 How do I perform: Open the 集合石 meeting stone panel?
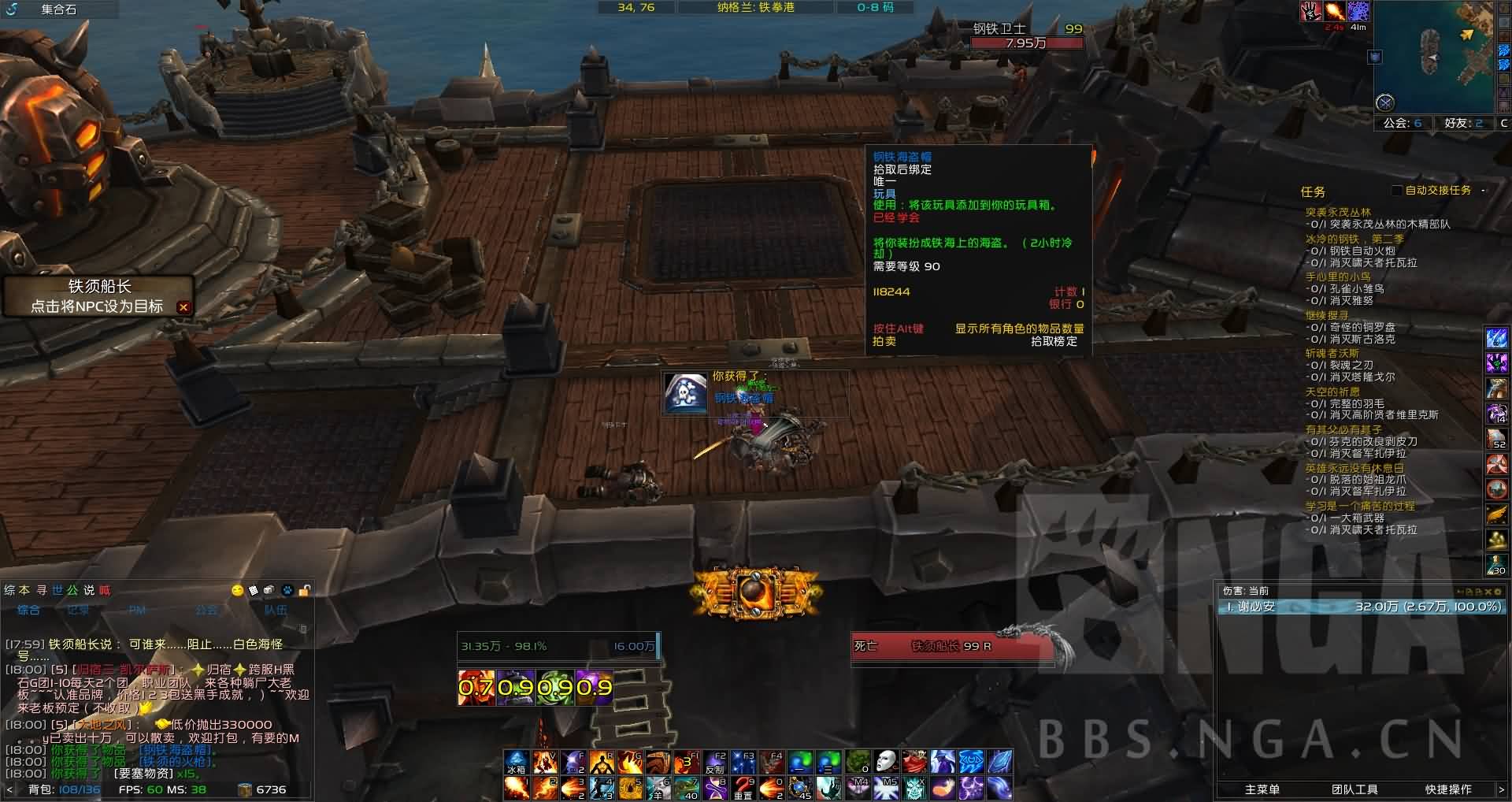[59, 9]
